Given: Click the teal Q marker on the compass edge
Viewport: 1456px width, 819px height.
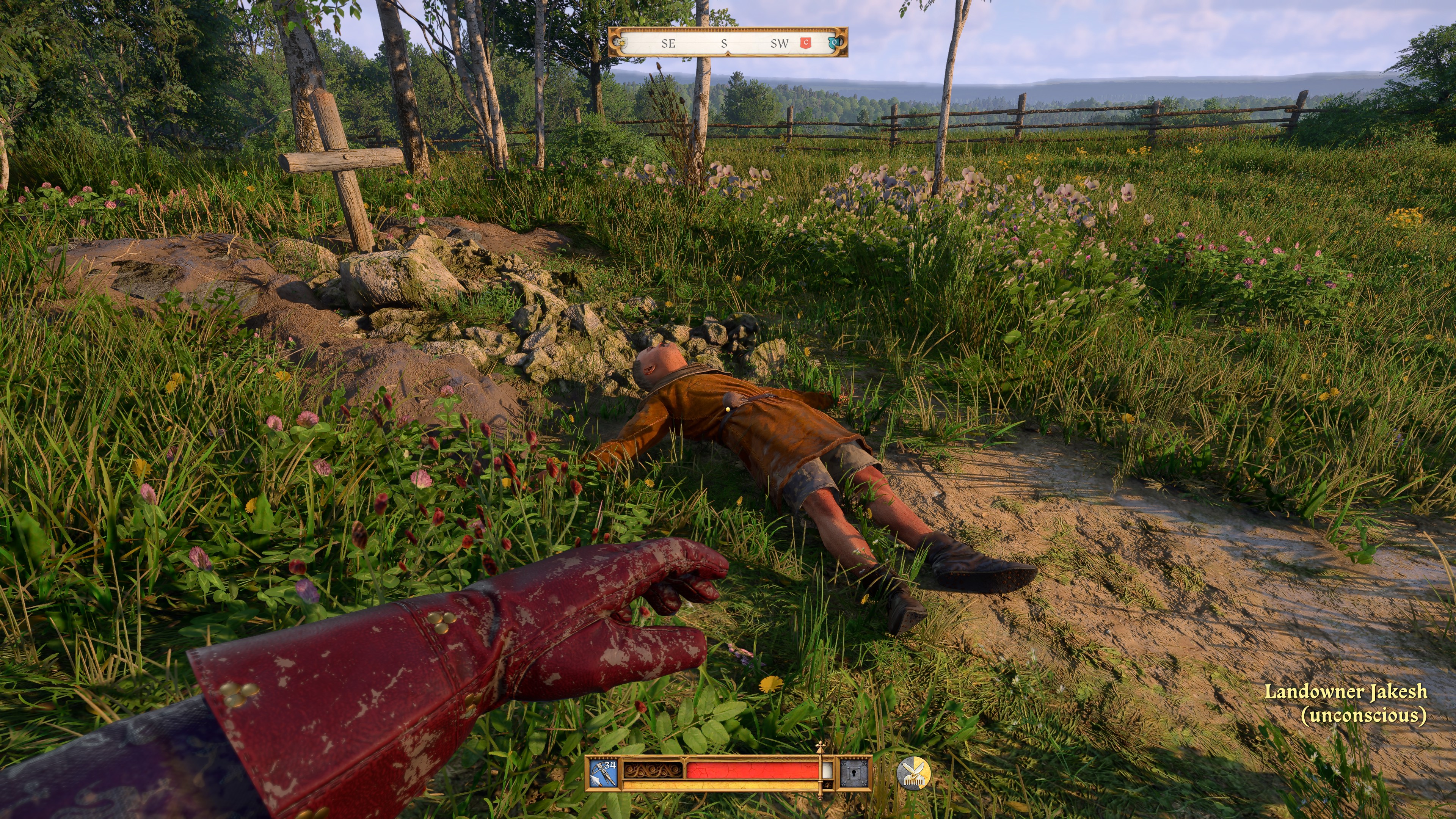Looking at the screenshot, I should coord(836,43).
